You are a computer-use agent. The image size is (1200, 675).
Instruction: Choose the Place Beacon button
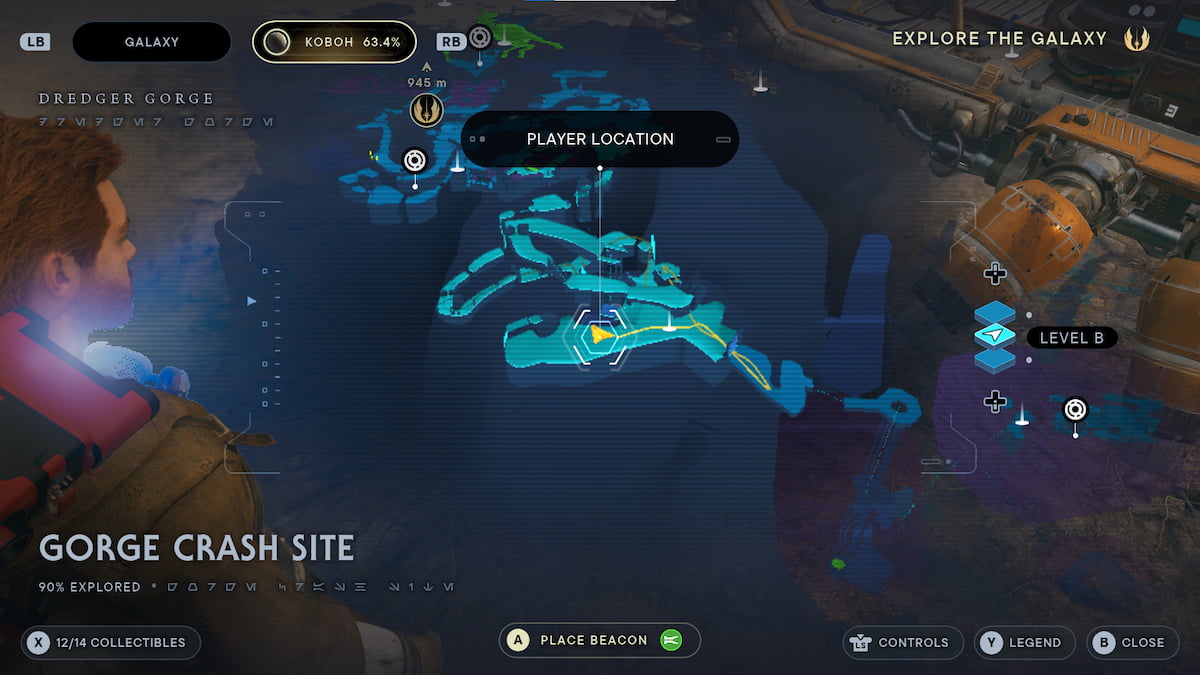pyautogui.click(x=599, y=640)
